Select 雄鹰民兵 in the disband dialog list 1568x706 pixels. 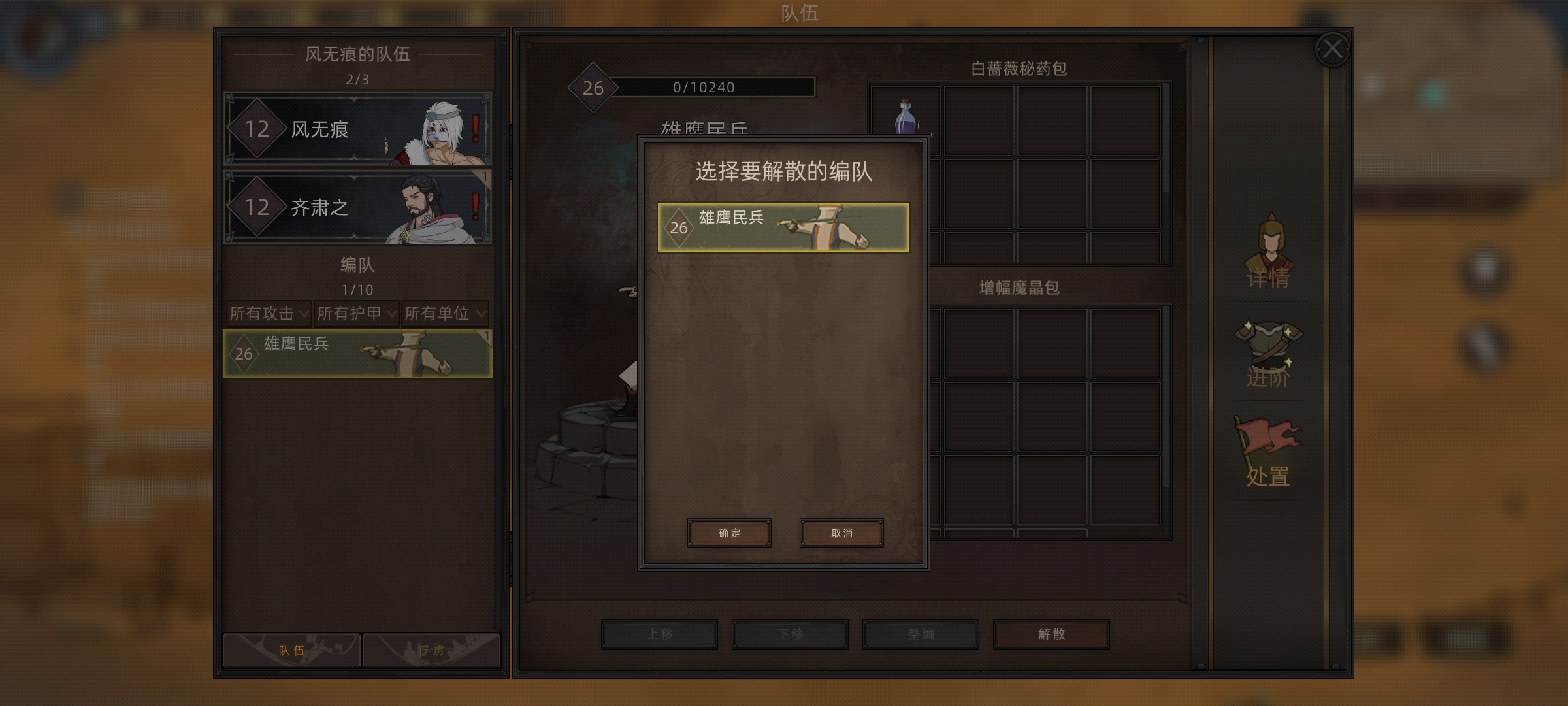pyautogui.click(x=783, y=227)
